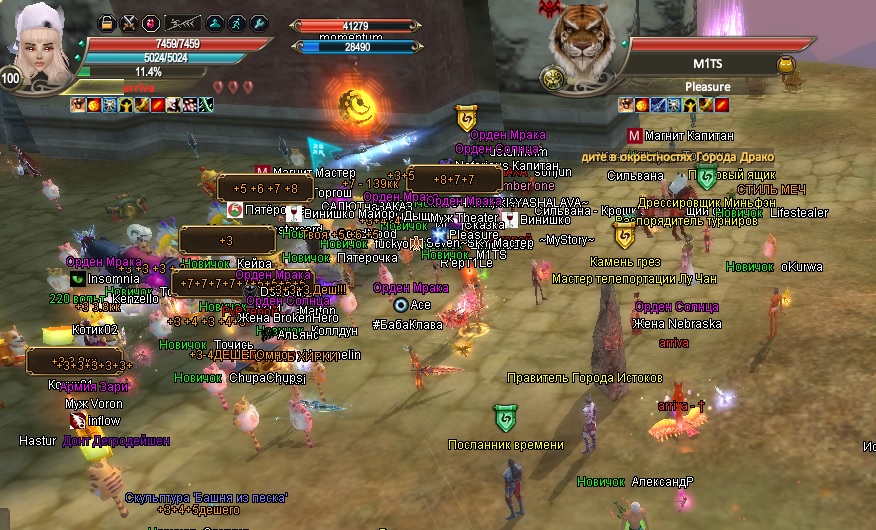The height and width of the screenshot is (530, 876).
Task: Click the fireball buff icon under M1TS
Action: tap(642, 104)
